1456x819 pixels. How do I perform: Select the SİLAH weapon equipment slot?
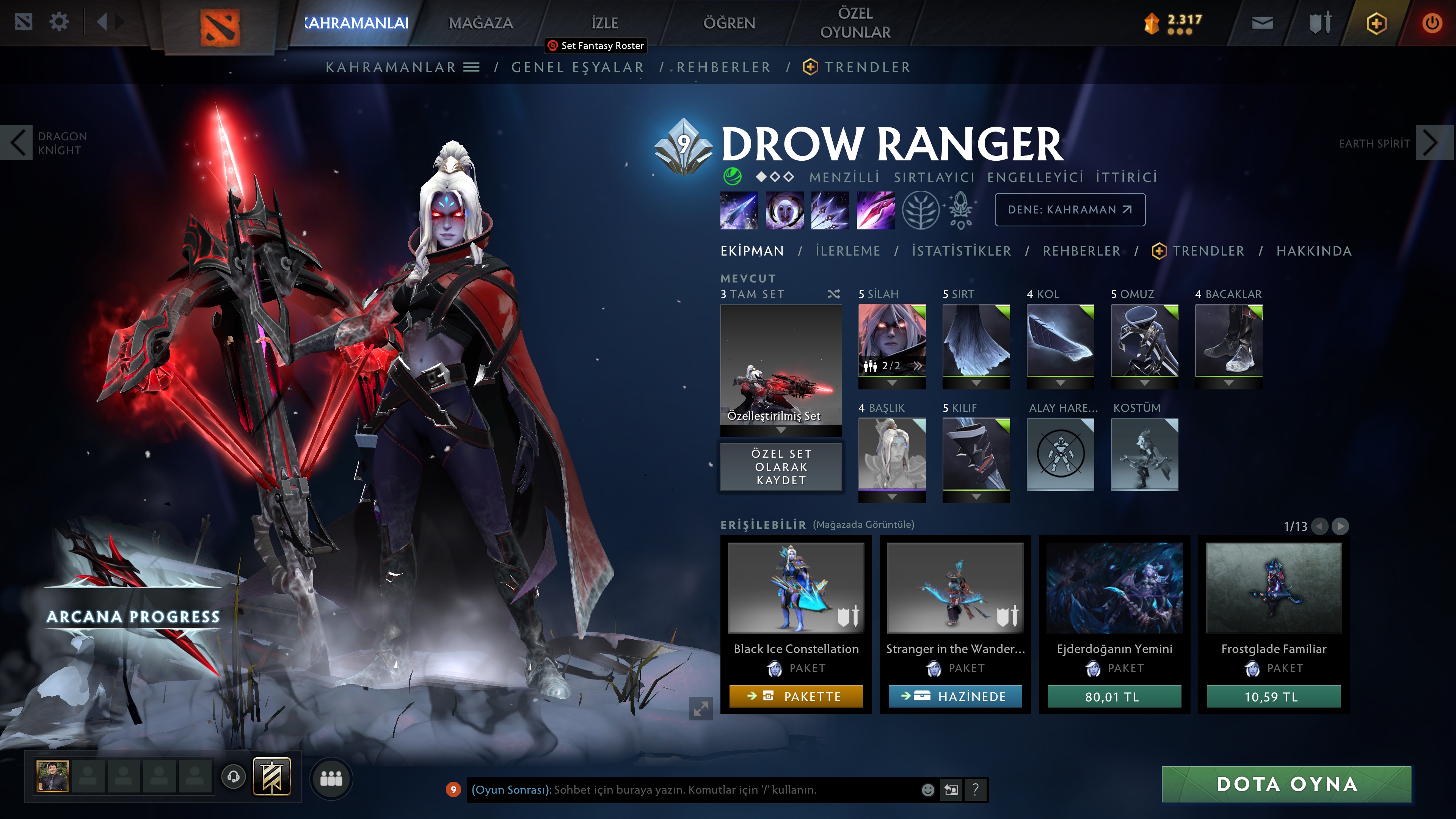click(x=892, y=340)
